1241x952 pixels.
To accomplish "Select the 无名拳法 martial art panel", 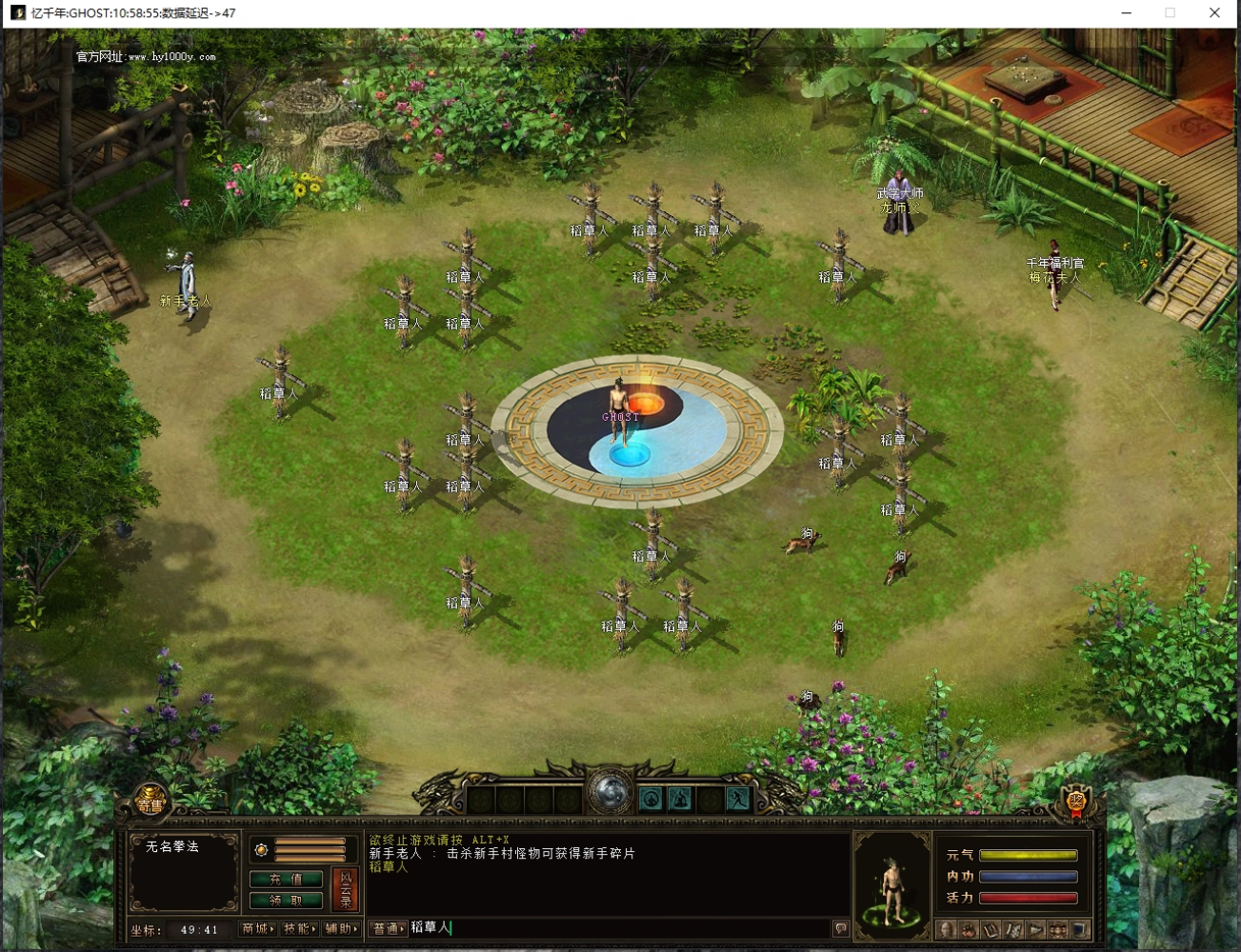I will click(184, 871).
